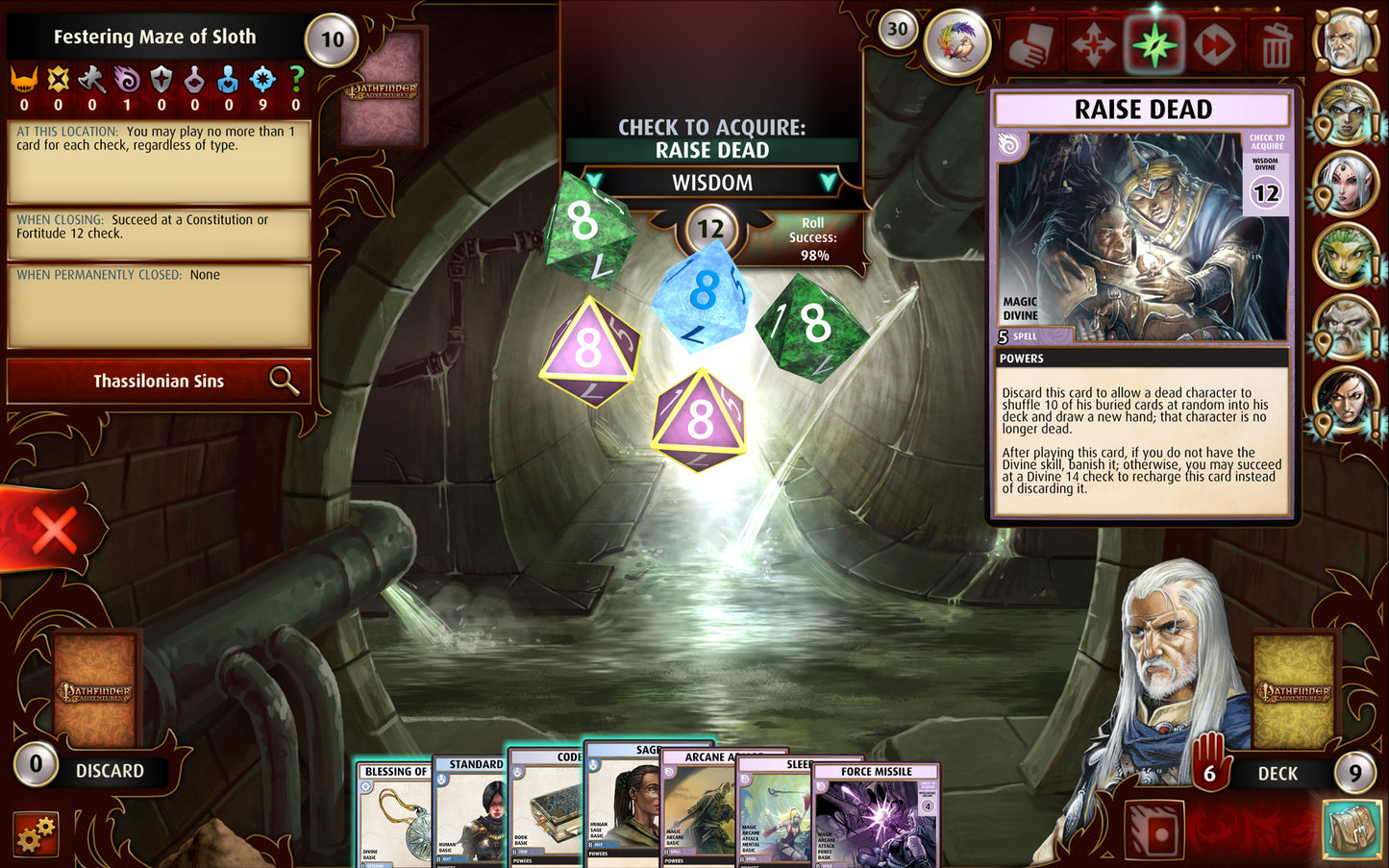Image resolution: width=1389 pixels, height=868 pixels.
Task: Select the Force Missile spell card
Action: tap(876, 817)
